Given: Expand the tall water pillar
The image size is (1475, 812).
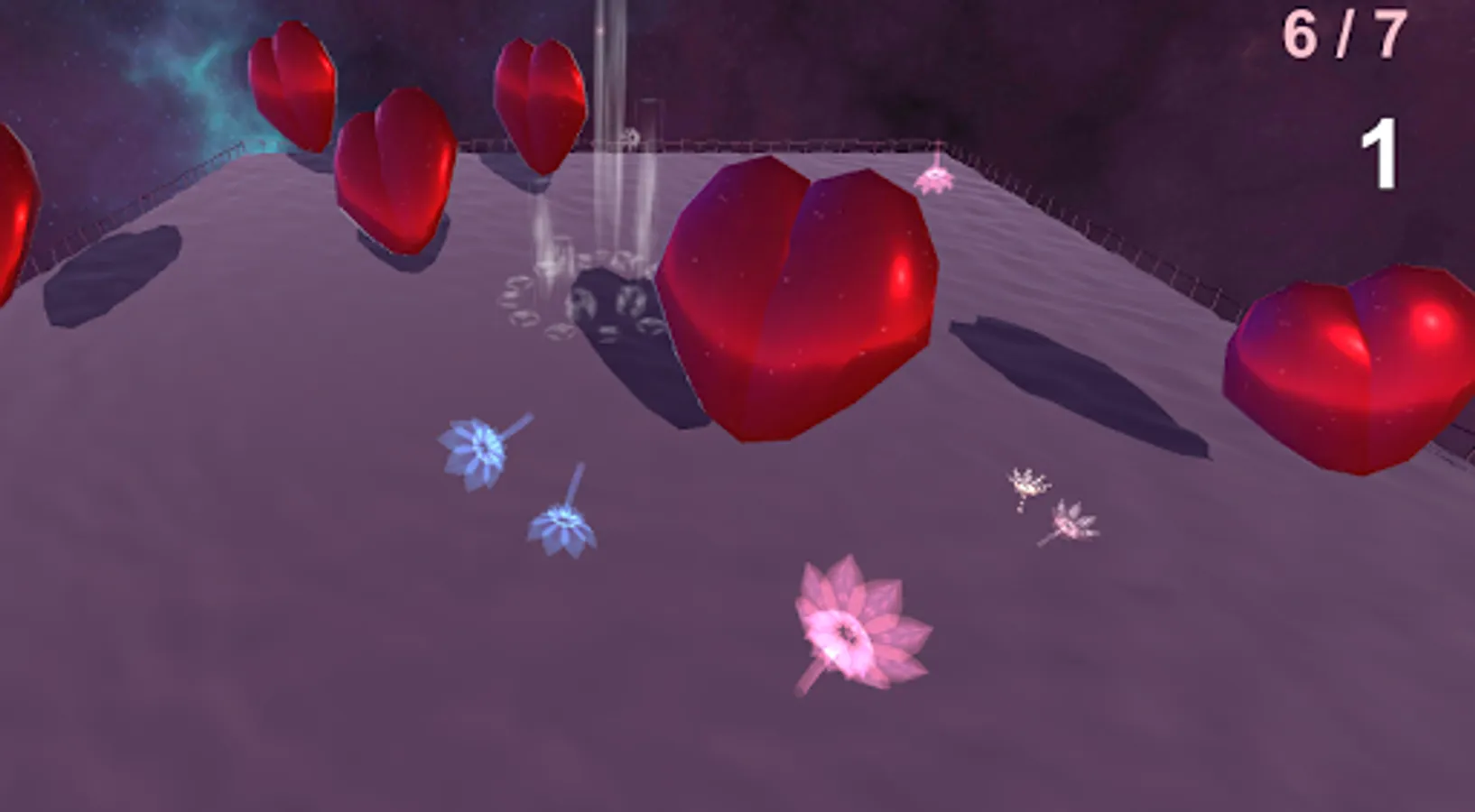Looking at the screenshot, I should pyautogui.click(x=609, y=108).
